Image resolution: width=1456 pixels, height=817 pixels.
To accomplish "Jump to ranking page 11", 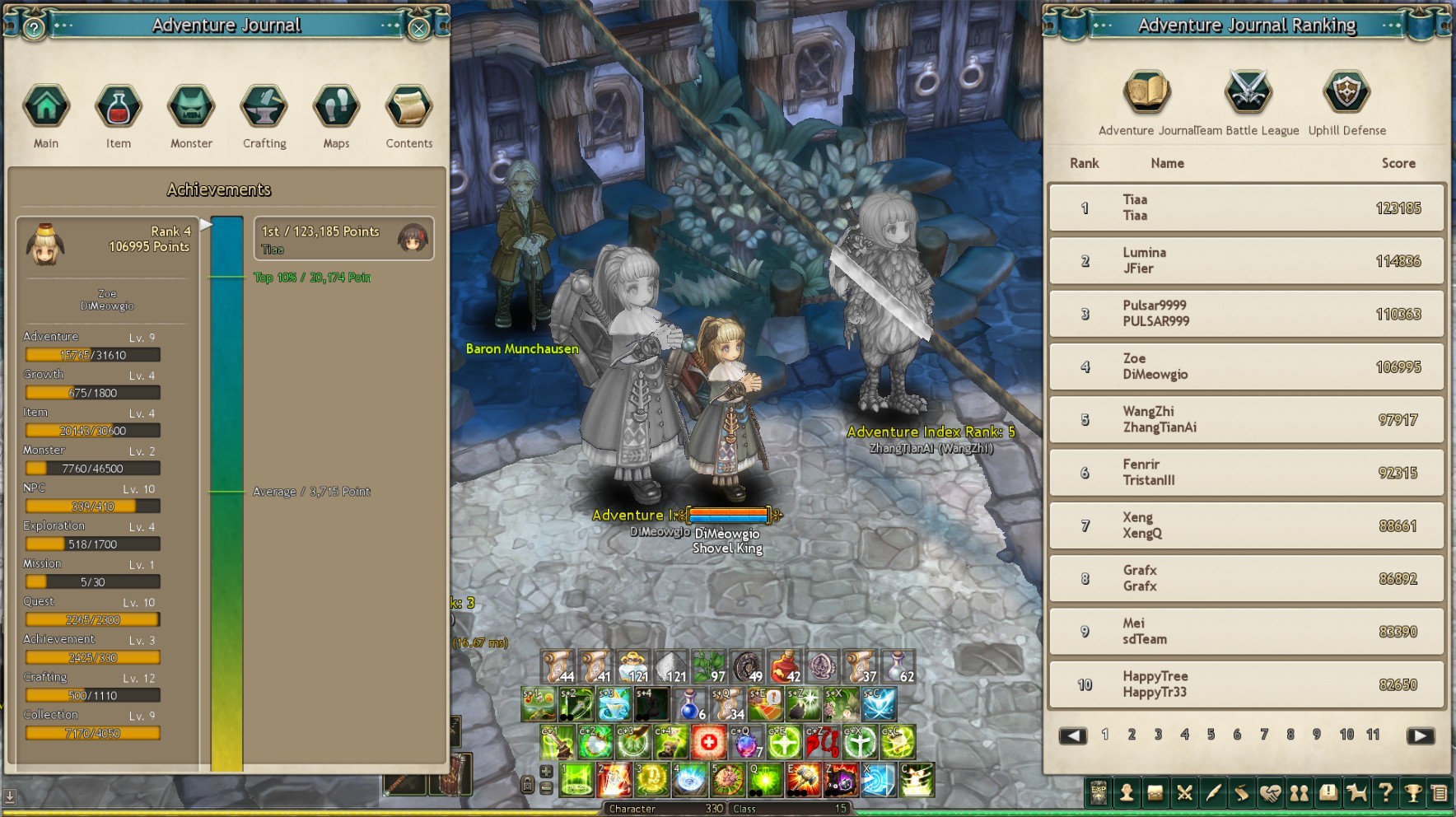I will pyautogui.click(x=1373, y=735).
